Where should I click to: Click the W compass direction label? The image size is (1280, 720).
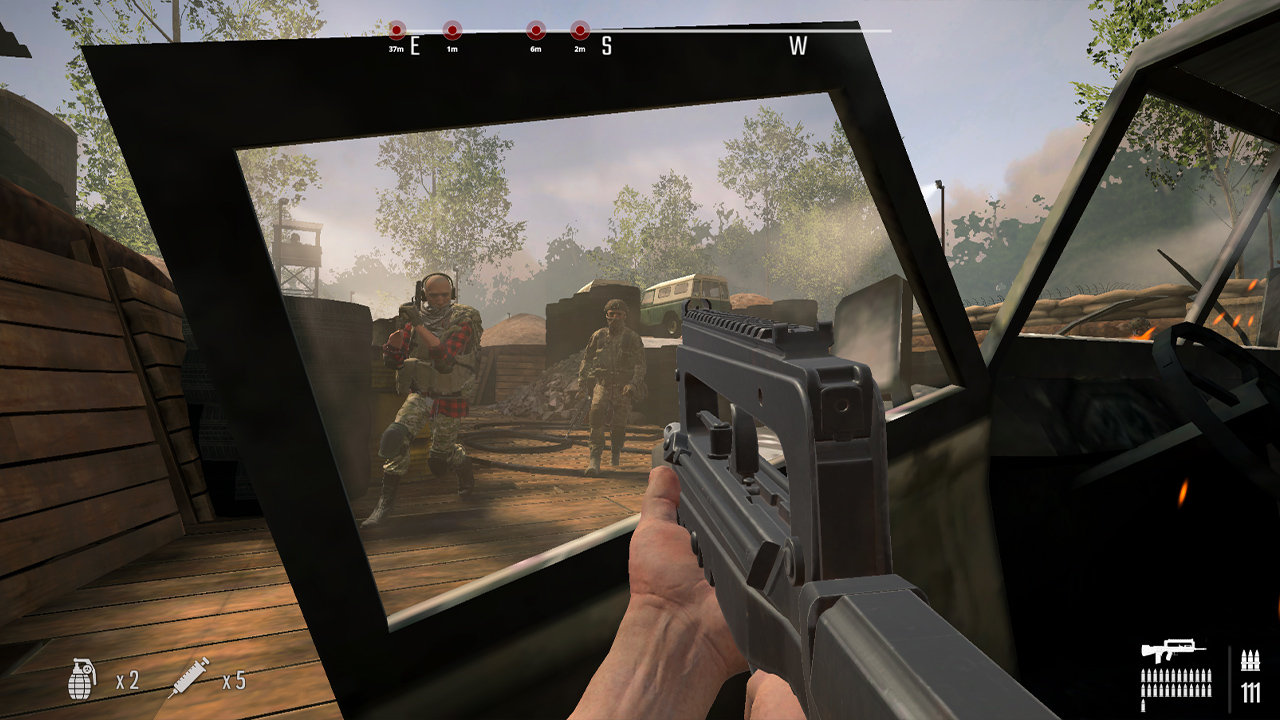pyautogui.click(x=797, y=45)
